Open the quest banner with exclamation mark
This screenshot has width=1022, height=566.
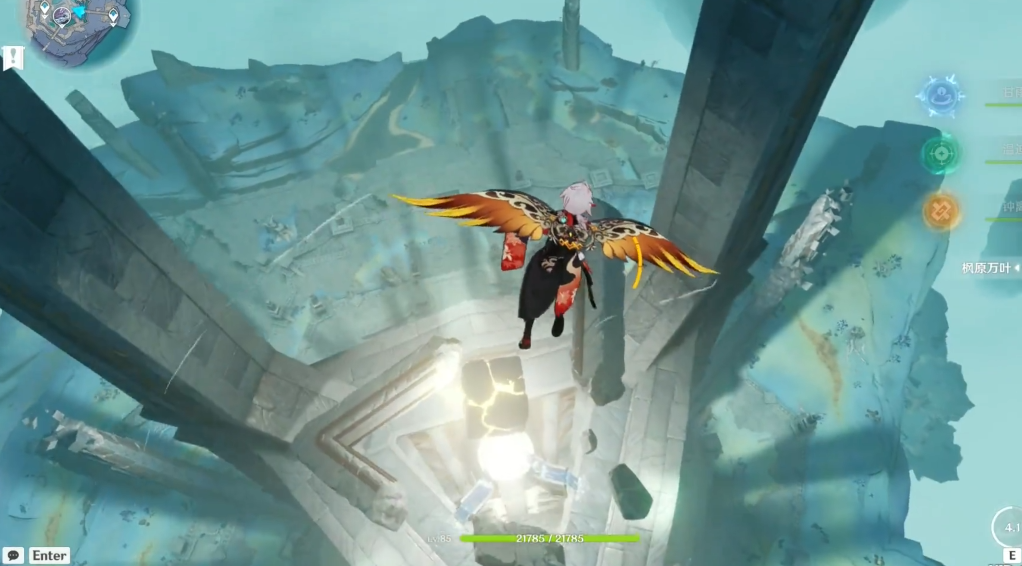pos(13,58)
